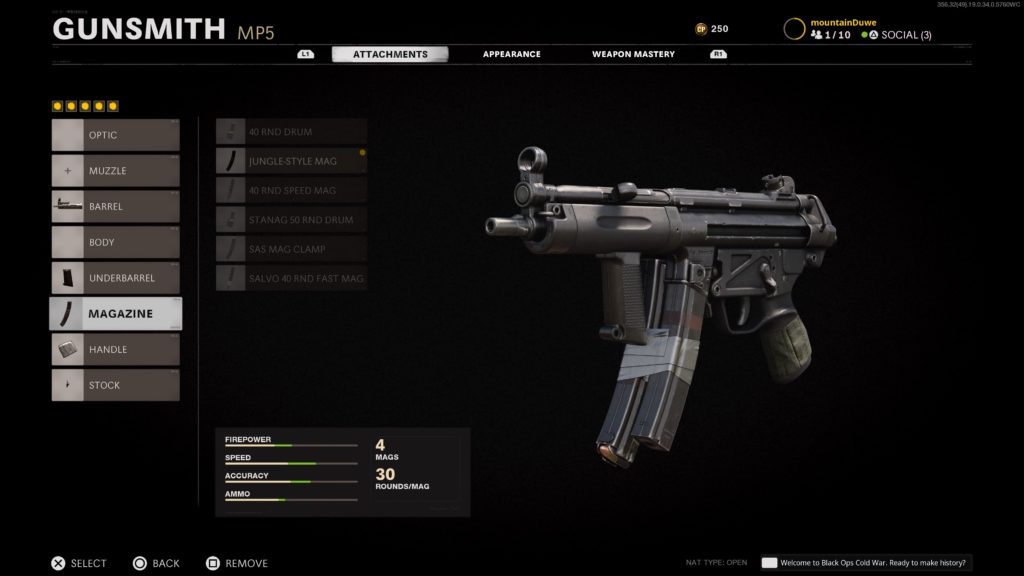
Task: Select the Optic attachment category
Action: pyautogui.click(x=116, y=135)
